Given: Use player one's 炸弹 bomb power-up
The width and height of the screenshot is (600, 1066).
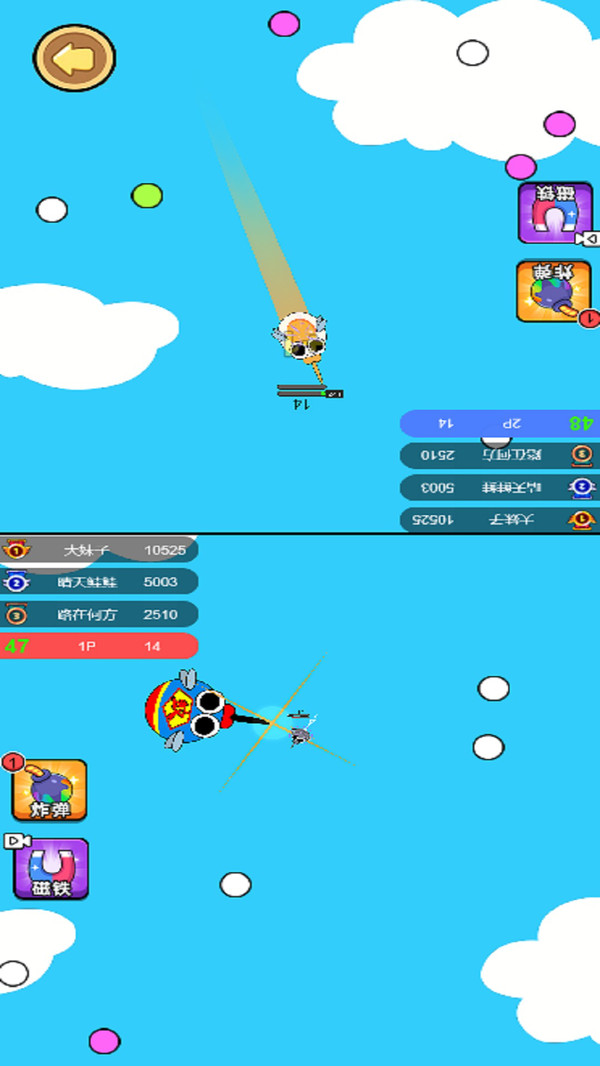Looking at the screenshot, I should [x=50, y=790].
